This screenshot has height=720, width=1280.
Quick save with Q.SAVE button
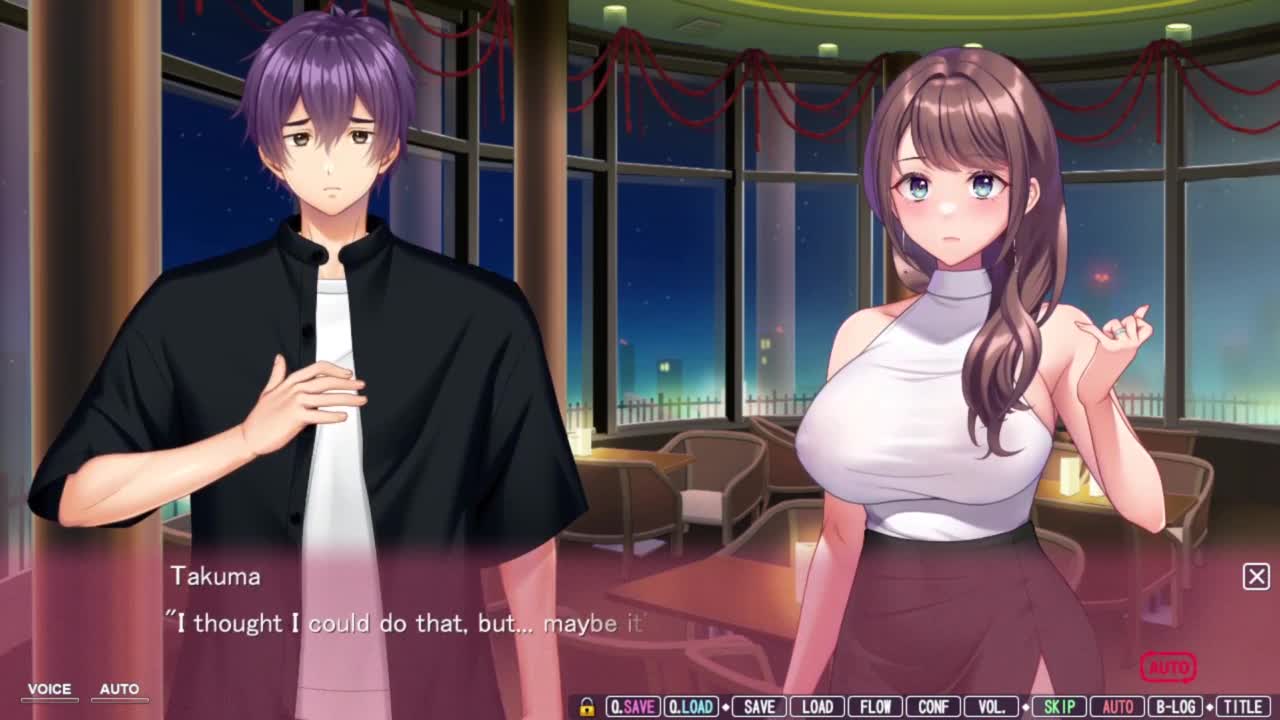coord(633,707)
